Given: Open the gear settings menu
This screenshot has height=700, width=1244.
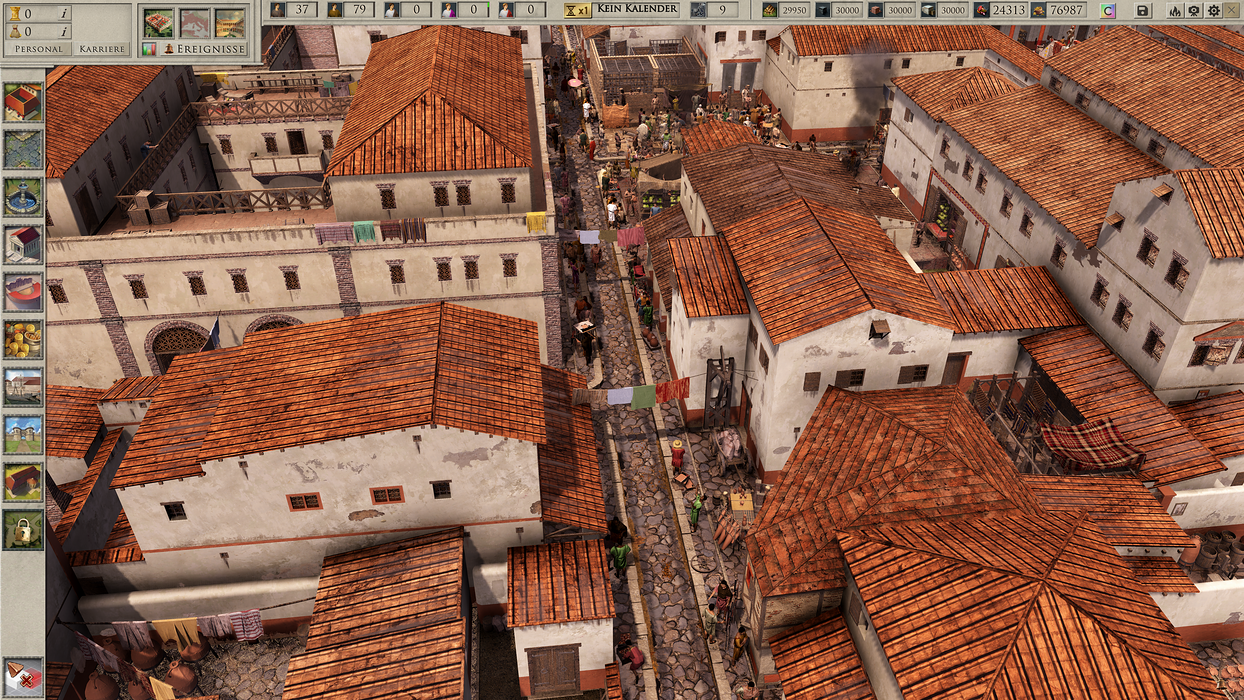Looking at the screenshot, I should [1213, 10].
